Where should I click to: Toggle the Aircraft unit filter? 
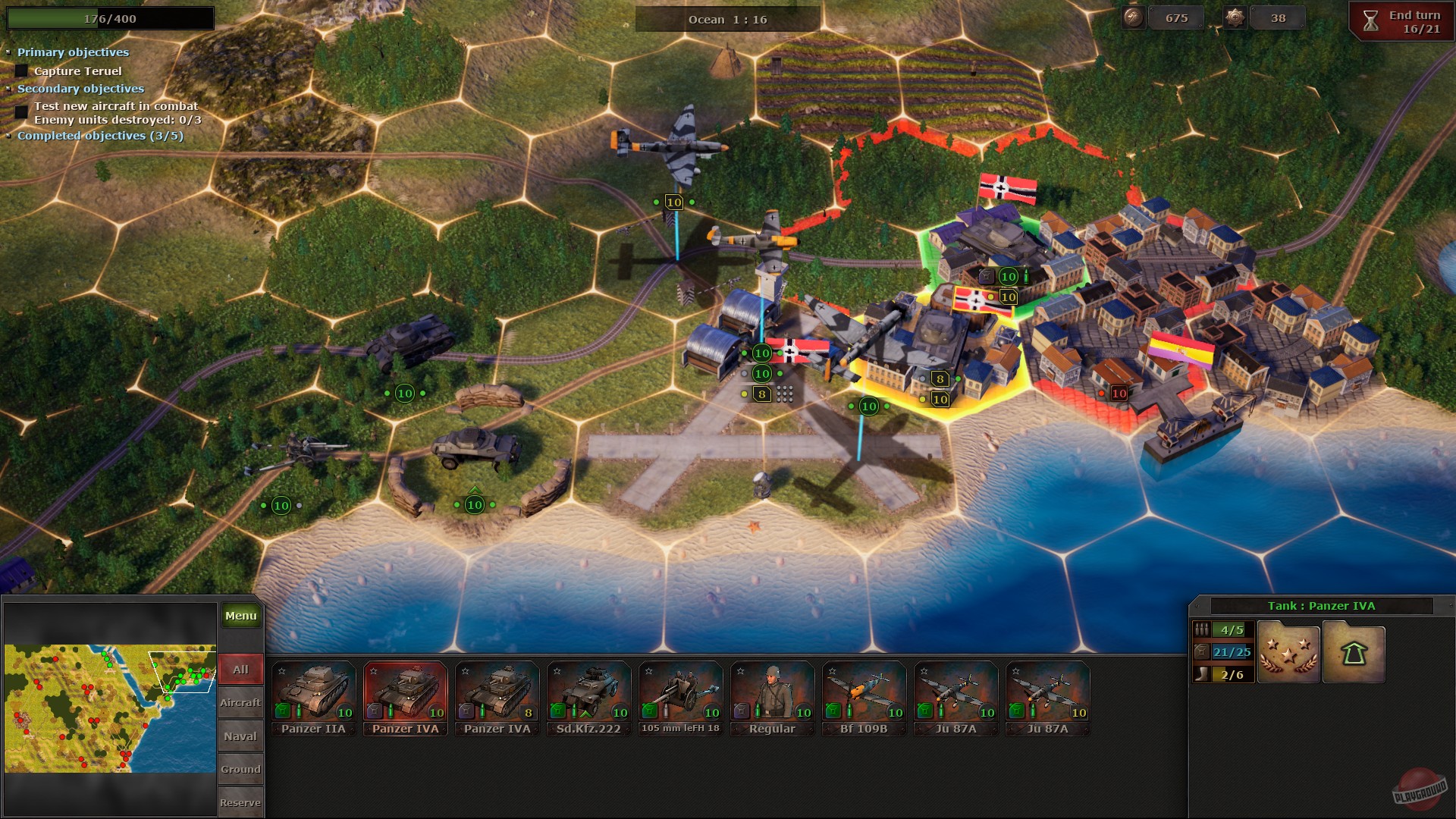pyautogui.click(x=240, y=702)
